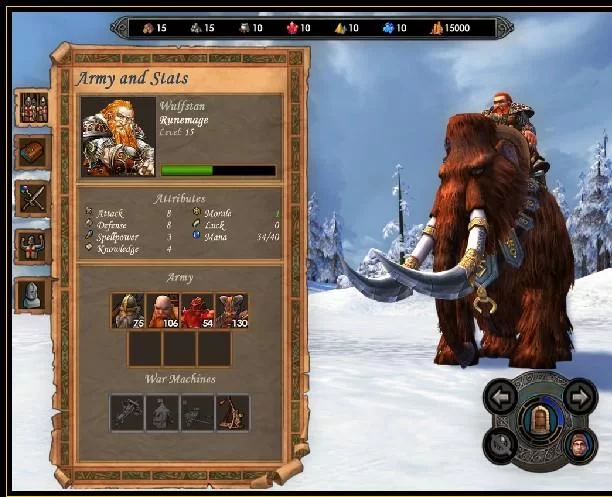Close hero screen via center door button

tap(540, 418)
